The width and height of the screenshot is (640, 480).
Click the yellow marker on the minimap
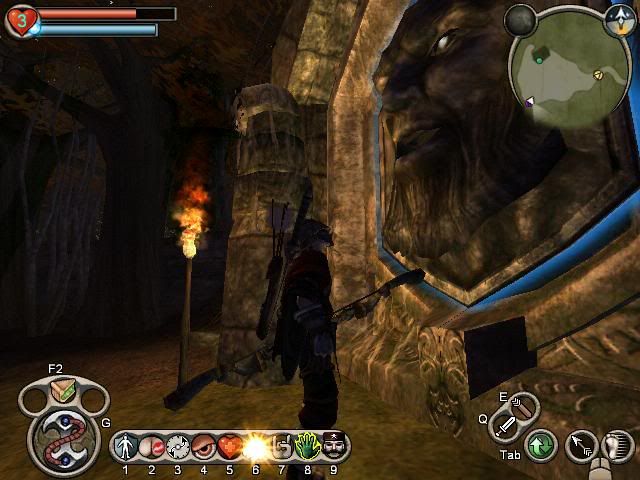click(598, 74)
